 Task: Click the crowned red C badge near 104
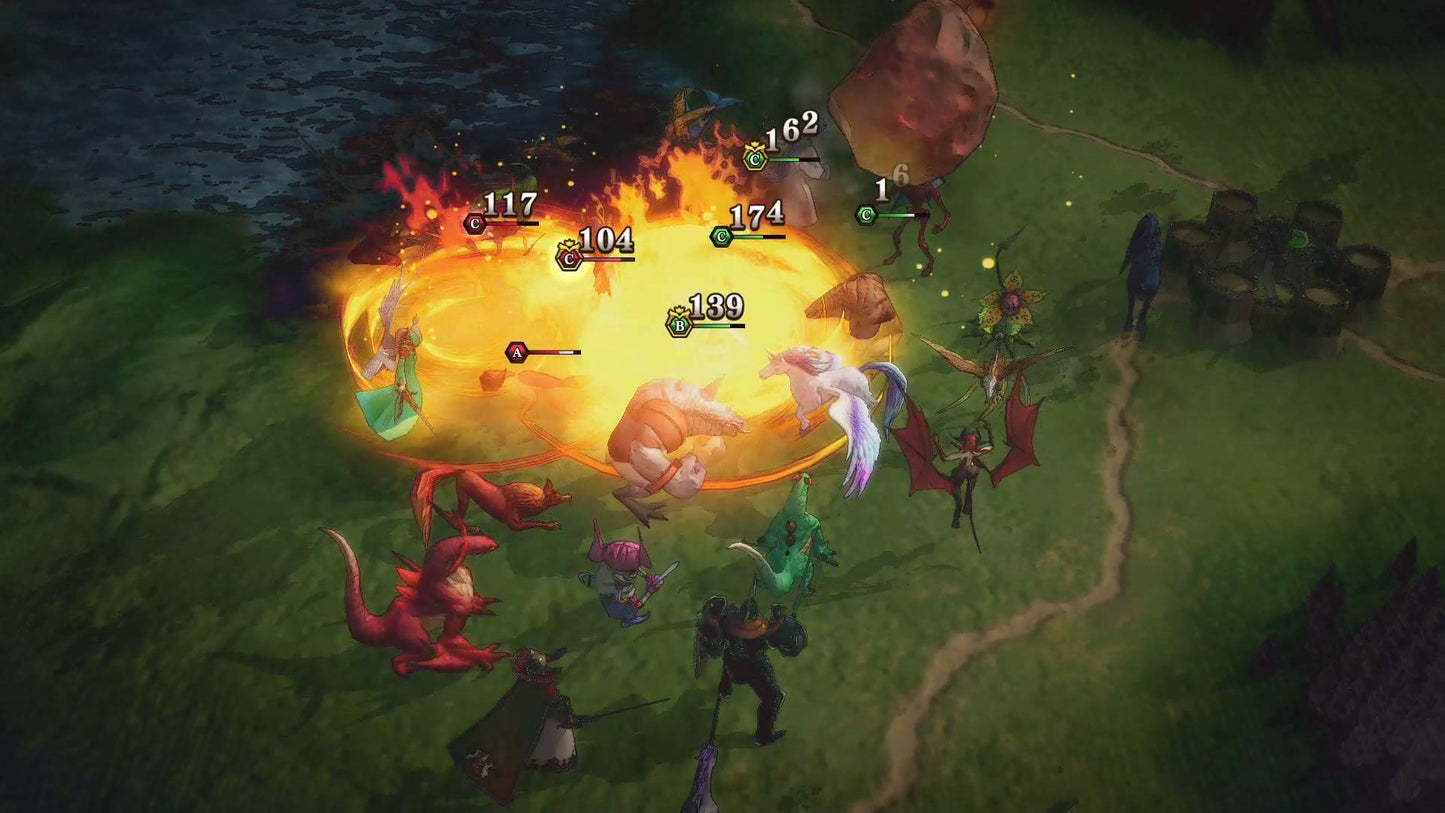tap(567, 258)
